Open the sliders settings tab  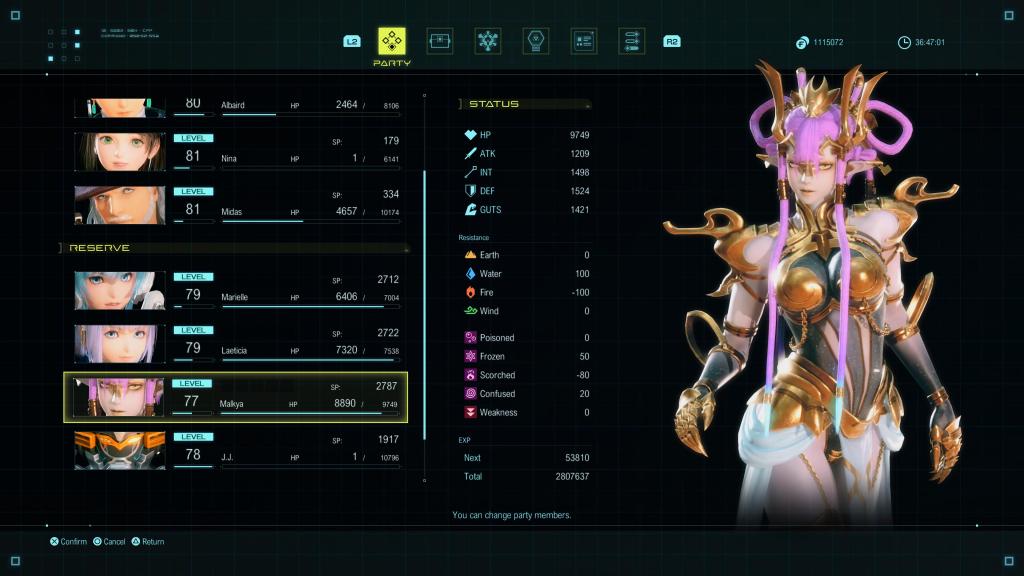pyautogui.click(x=631, y=41)
